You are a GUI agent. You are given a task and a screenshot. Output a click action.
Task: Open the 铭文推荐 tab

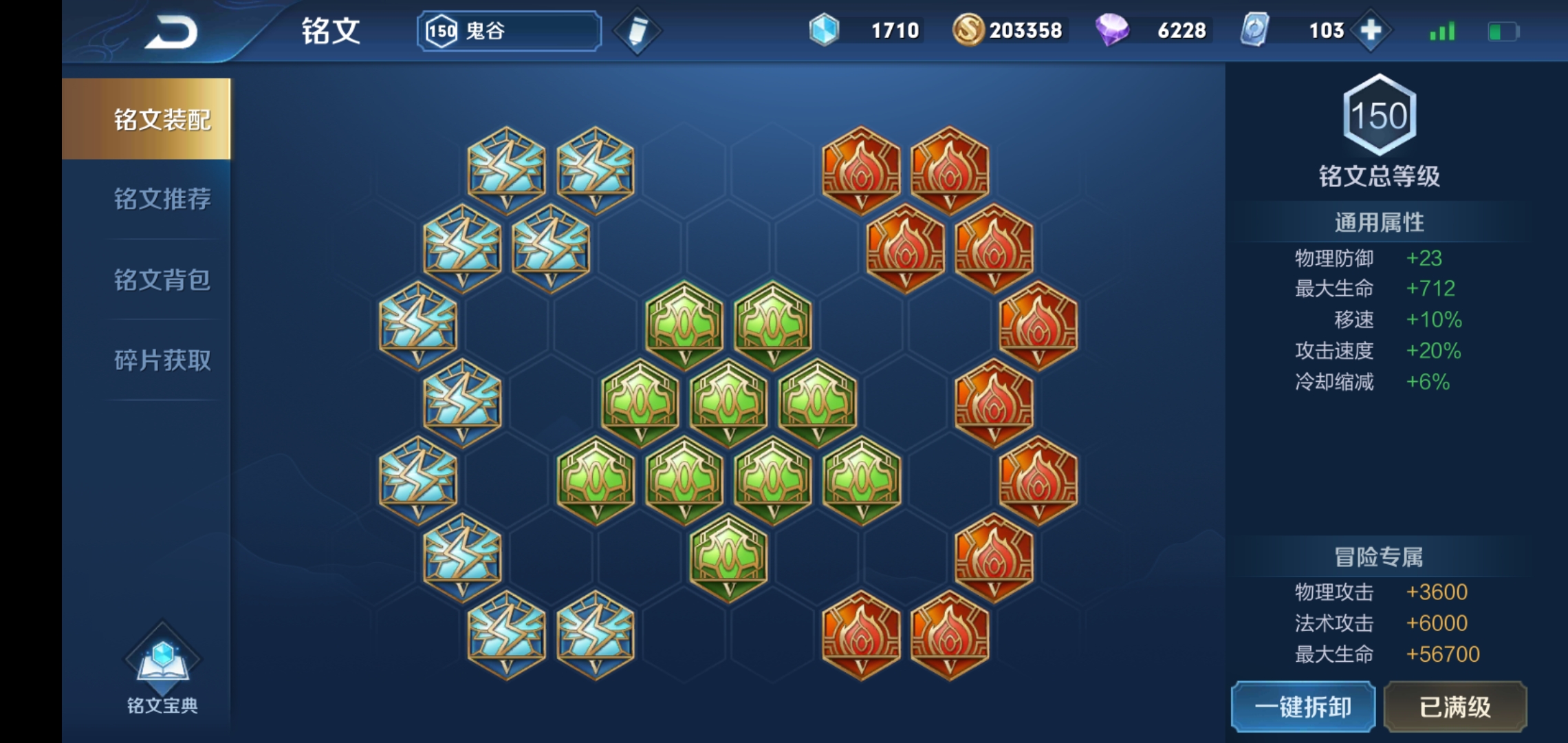click(162, 199)
